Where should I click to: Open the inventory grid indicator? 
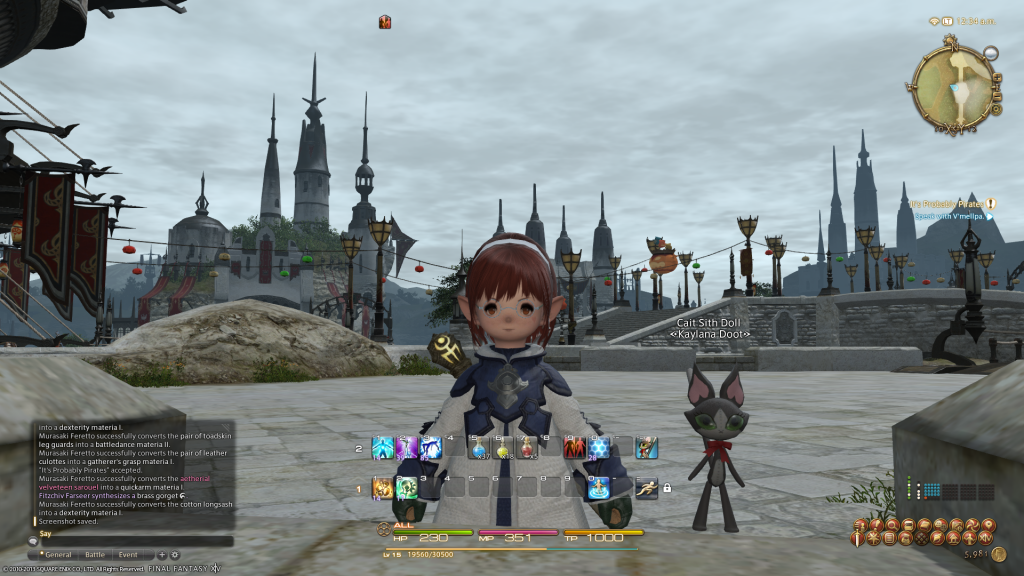pyautogui.click(x=932, y=491)
